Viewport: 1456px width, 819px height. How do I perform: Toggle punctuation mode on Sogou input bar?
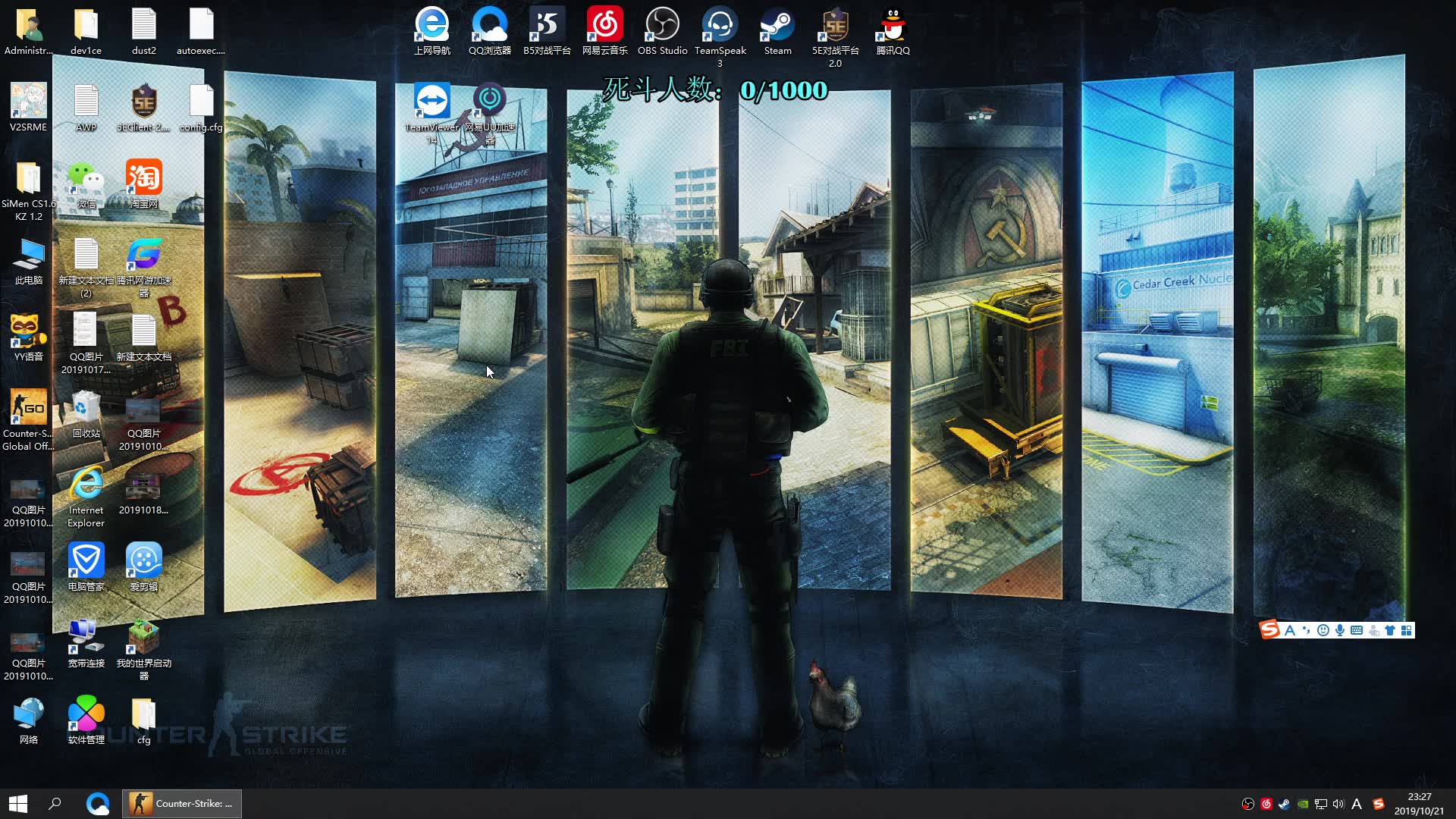coord(1306,630)
